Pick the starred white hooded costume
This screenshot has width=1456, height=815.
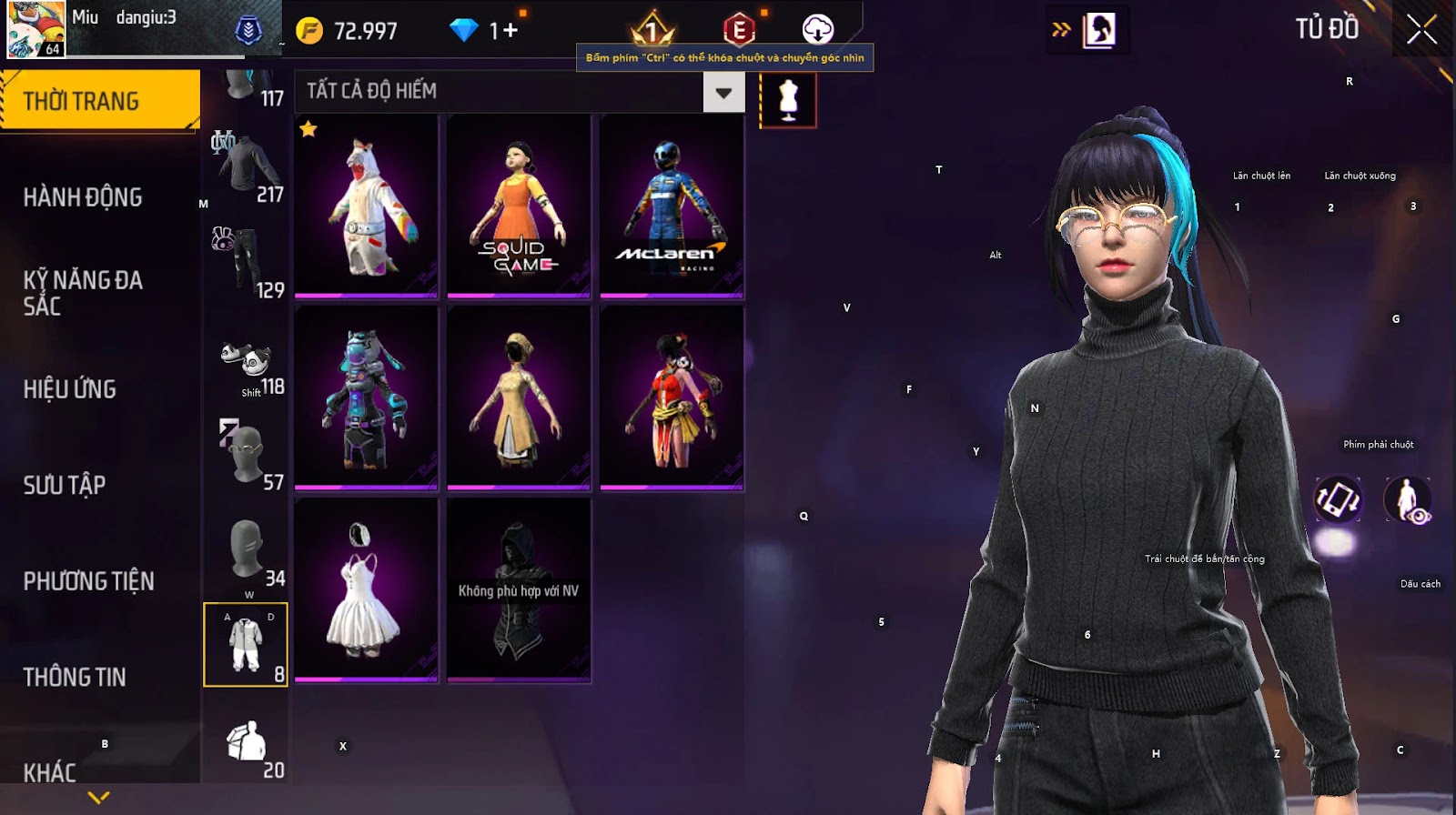366,206
